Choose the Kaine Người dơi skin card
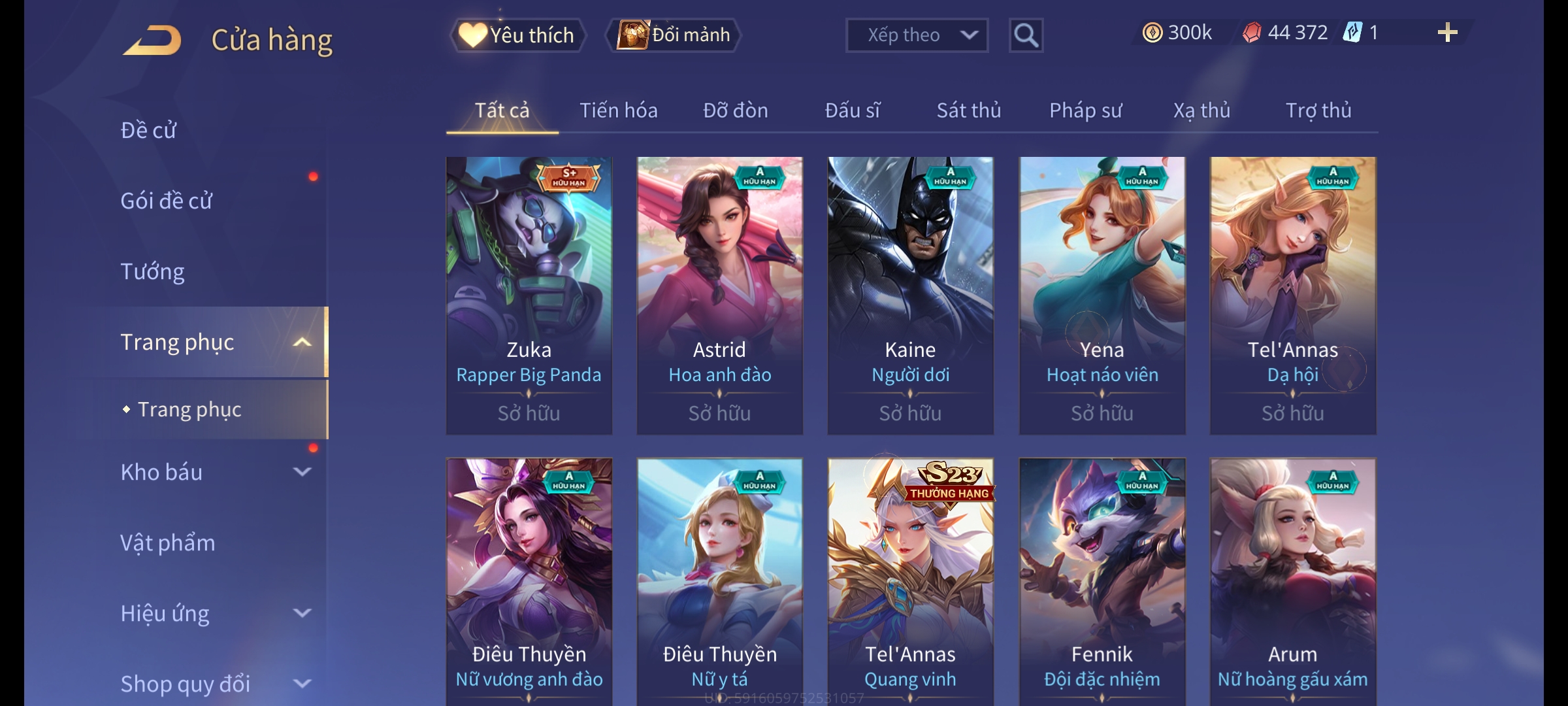The image size is (1568, 706). click(x=910, y=295)
